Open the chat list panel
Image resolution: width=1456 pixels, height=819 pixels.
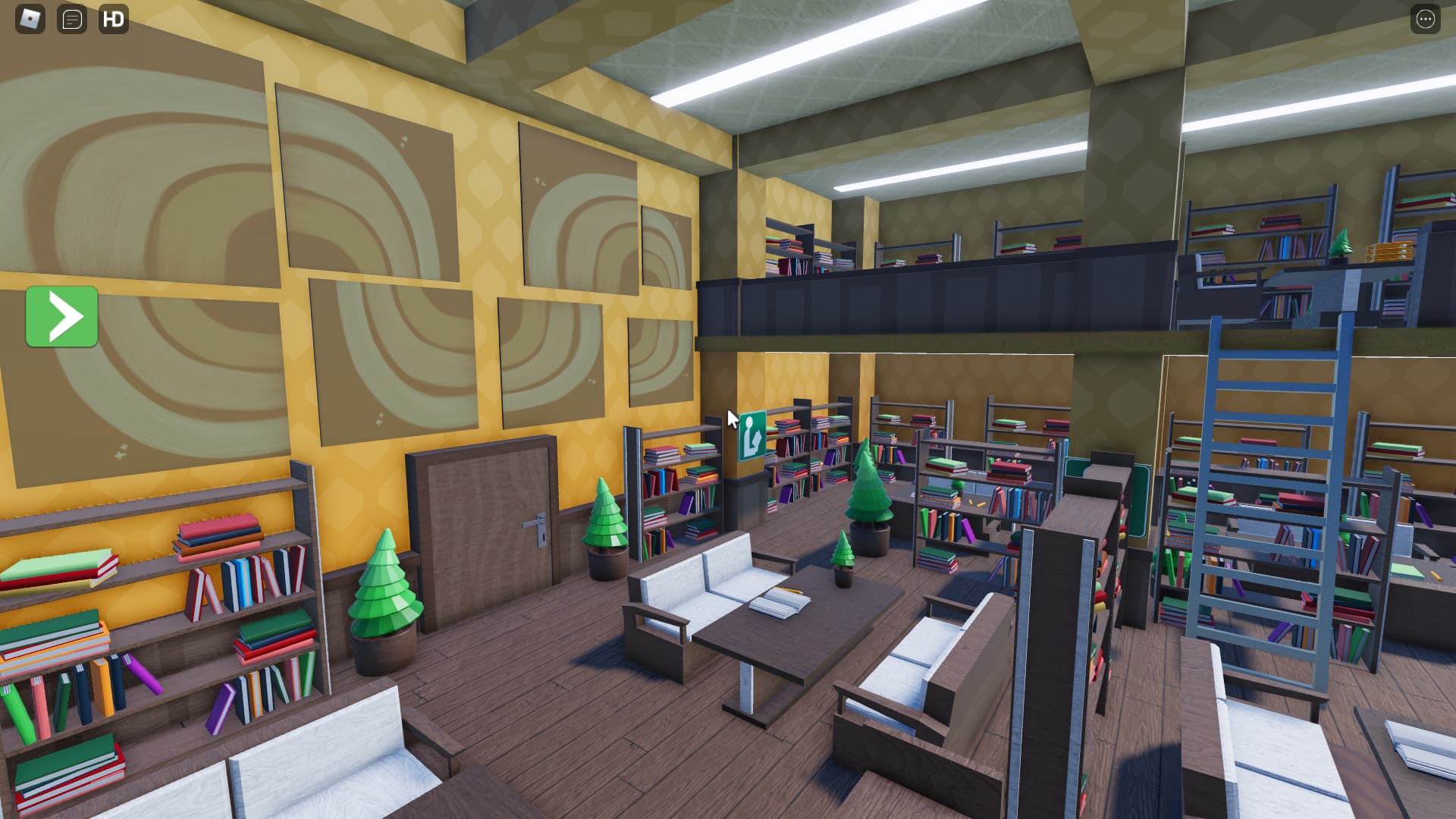[71, 20]
